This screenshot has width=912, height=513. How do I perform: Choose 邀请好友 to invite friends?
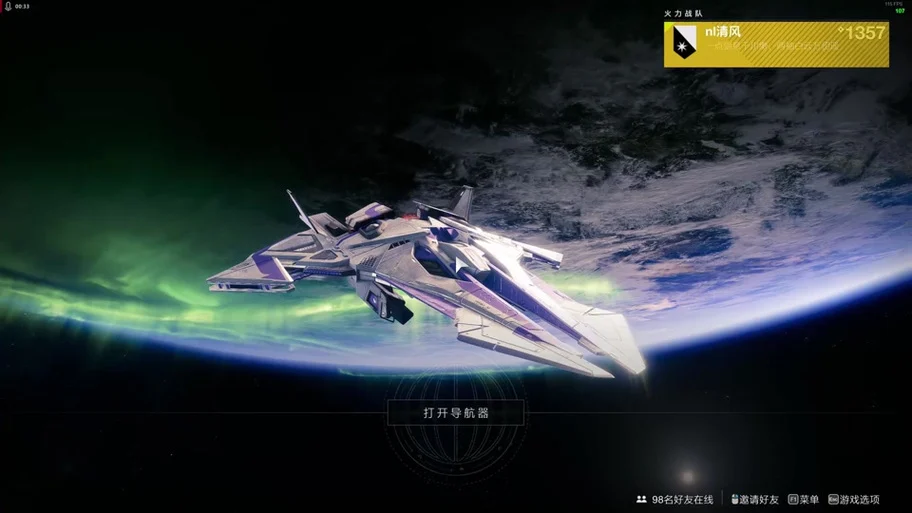[755, 499]
